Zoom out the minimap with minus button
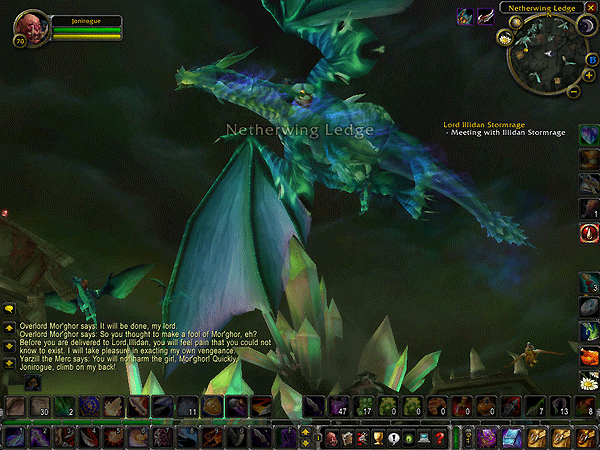 point(573,90)
